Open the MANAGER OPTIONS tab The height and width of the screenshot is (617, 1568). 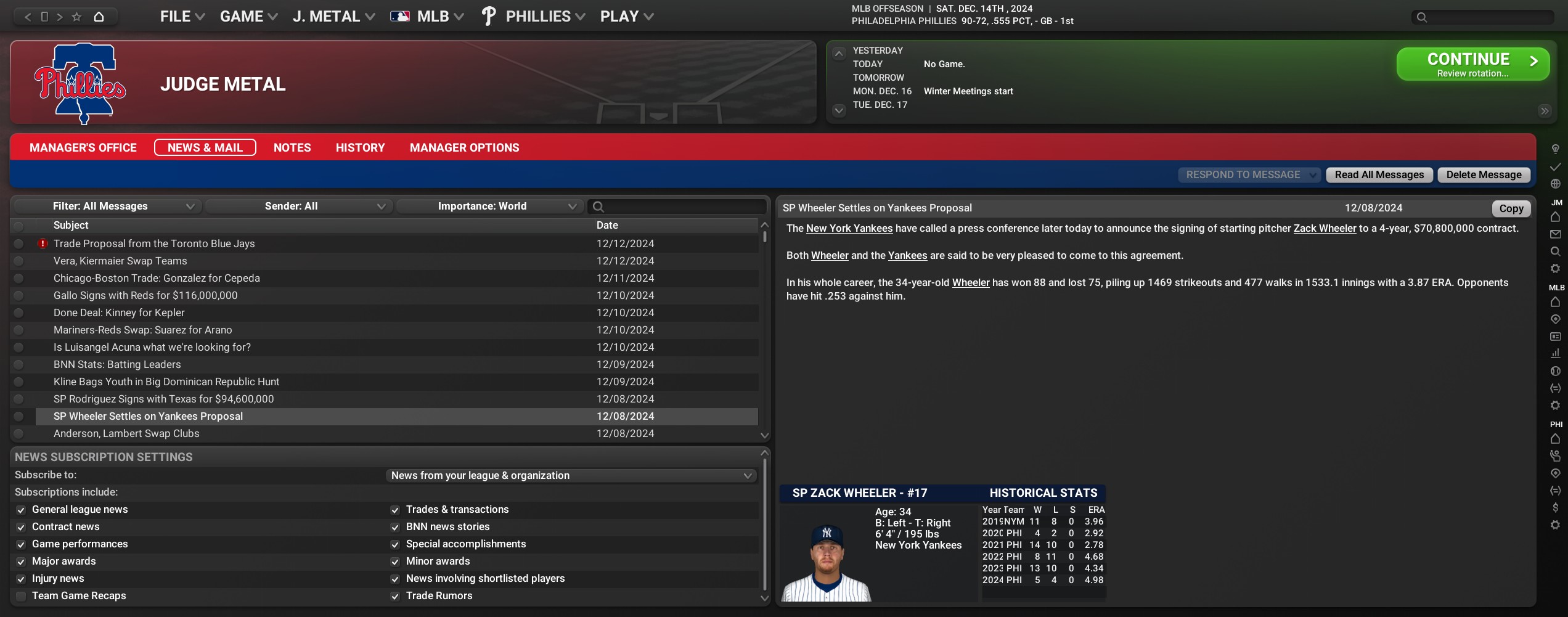(x=464, y=148)
